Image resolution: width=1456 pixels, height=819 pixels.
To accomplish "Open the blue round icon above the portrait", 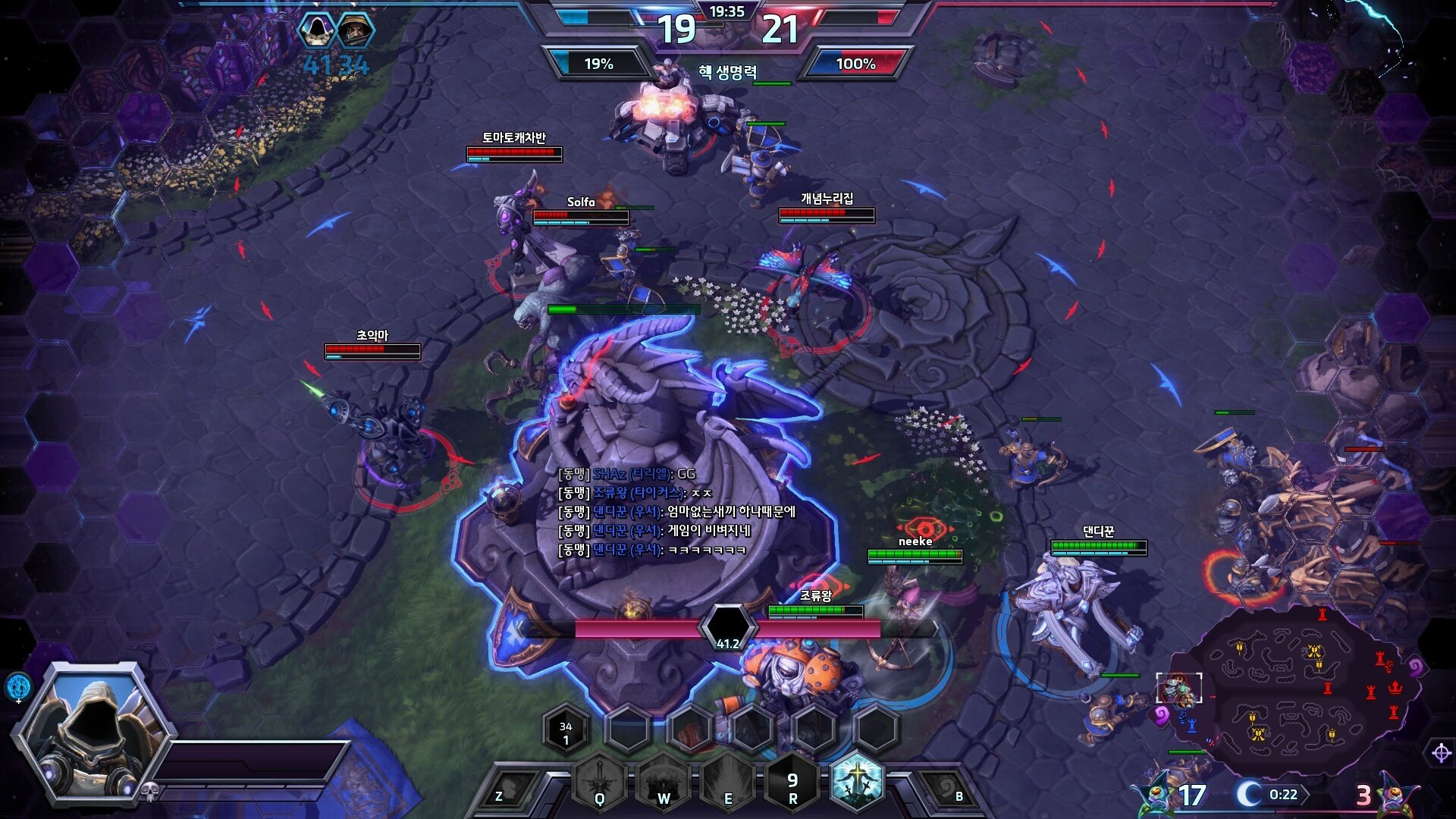I will tap(19, 686).
